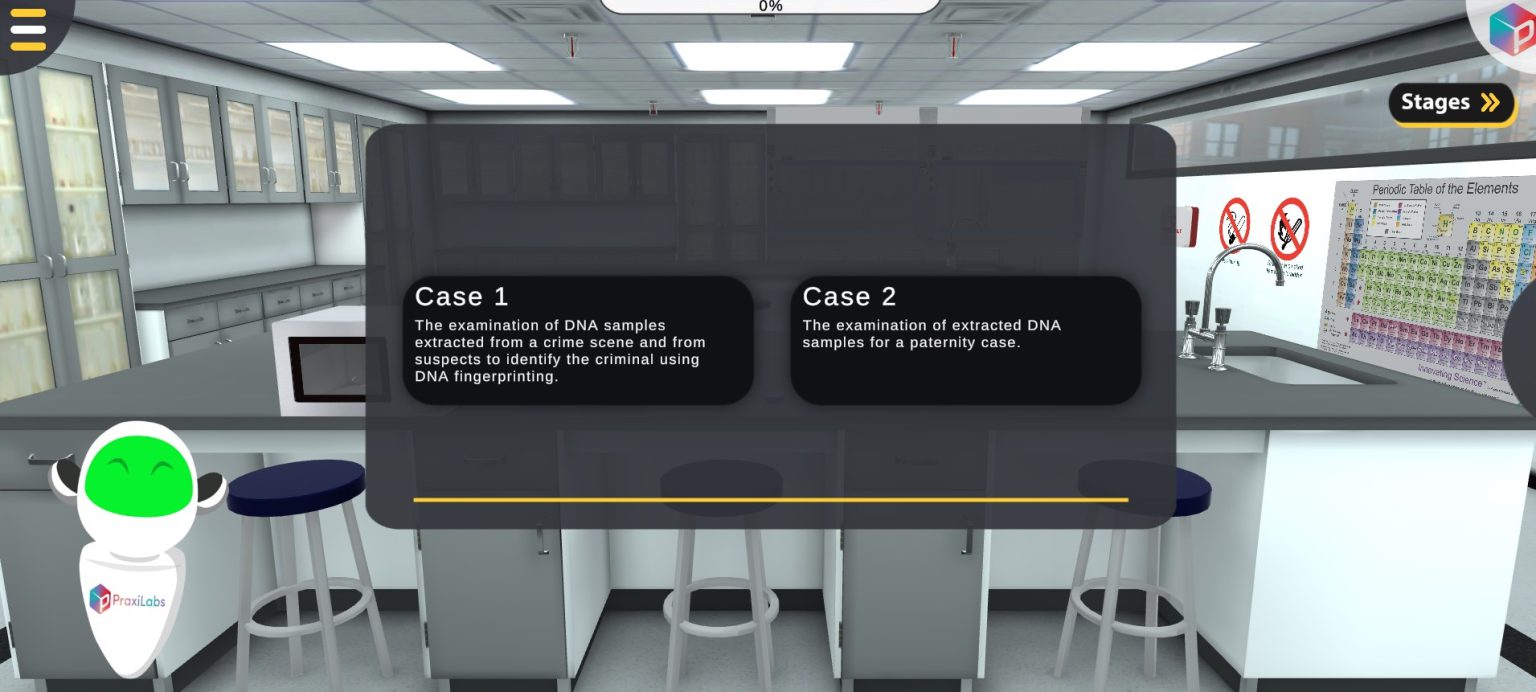Open the Stages panel
Viewport: 1536px width, 692px height.
click(x=1450, y=102)
